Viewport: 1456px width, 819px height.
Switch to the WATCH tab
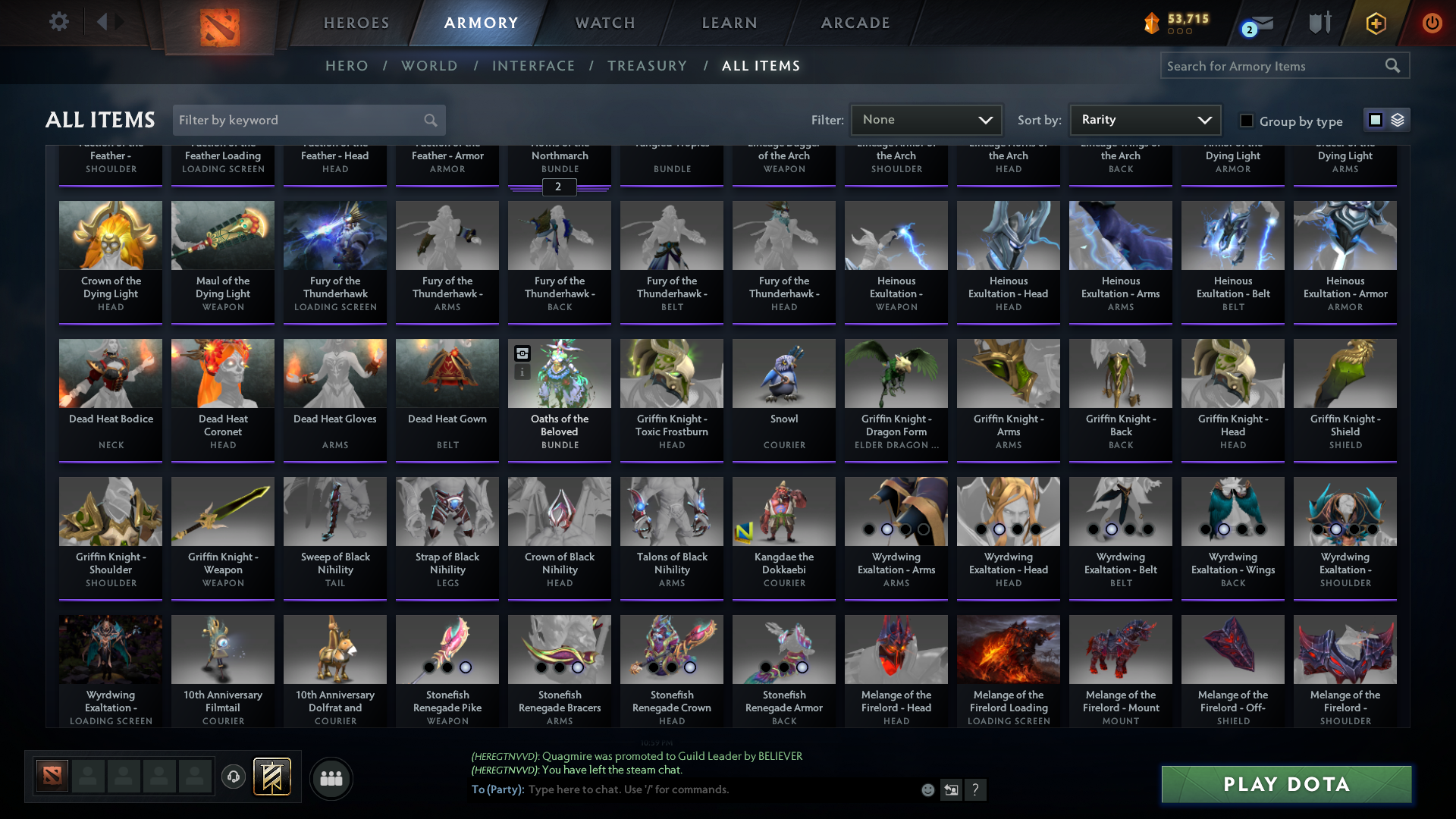point(604,23)
